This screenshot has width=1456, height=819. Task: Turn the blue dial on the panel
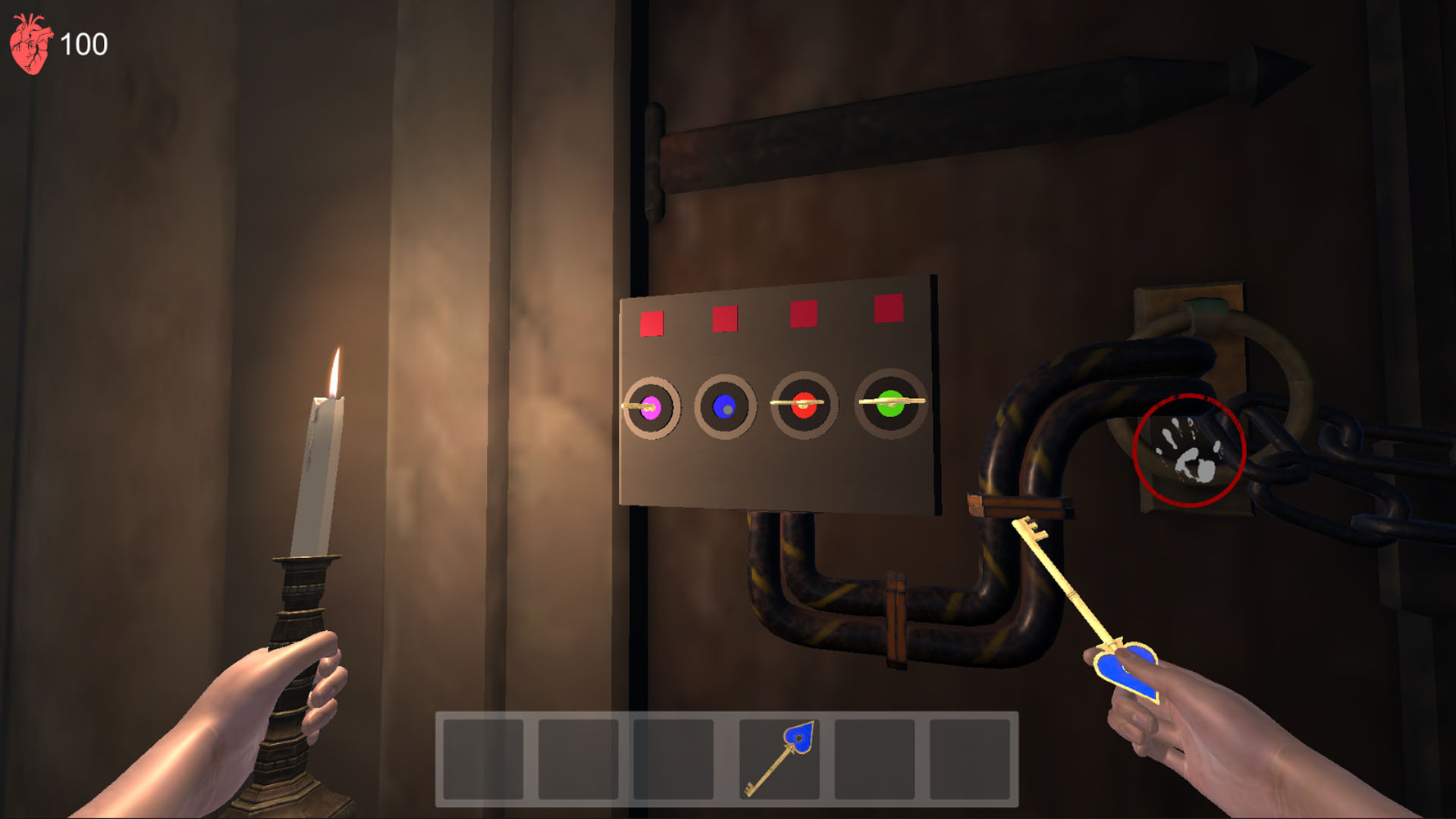click(726, 407)
